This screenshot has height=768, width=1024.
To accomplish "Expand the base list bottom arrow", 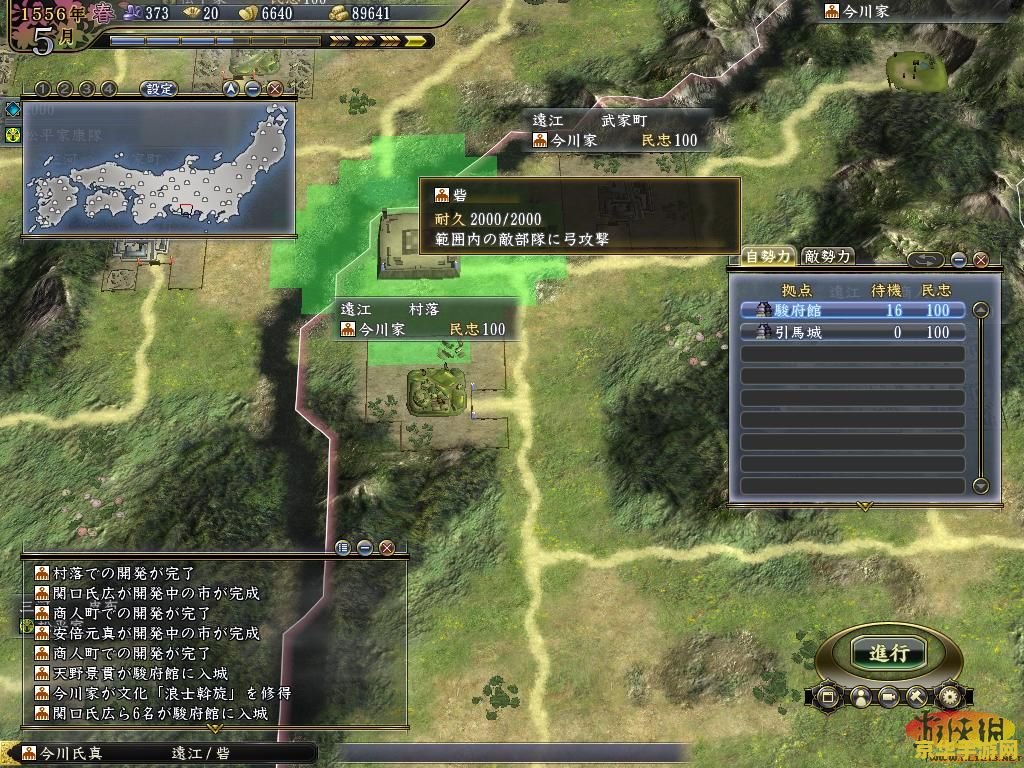I will (x=865, y=507).
